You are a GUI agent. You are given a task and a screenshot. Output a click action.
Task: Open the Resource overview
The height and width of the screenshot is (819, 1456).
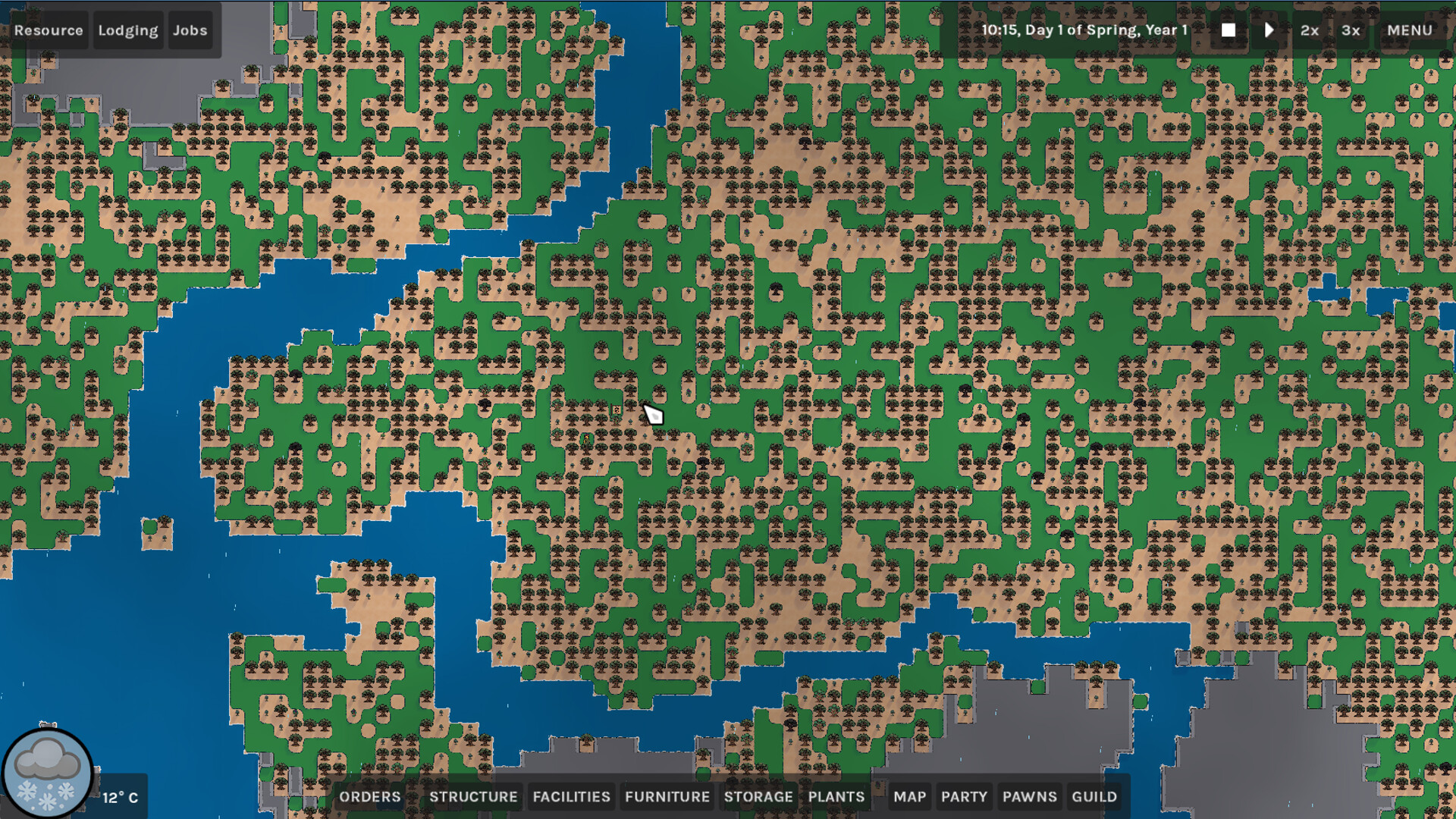49,30
